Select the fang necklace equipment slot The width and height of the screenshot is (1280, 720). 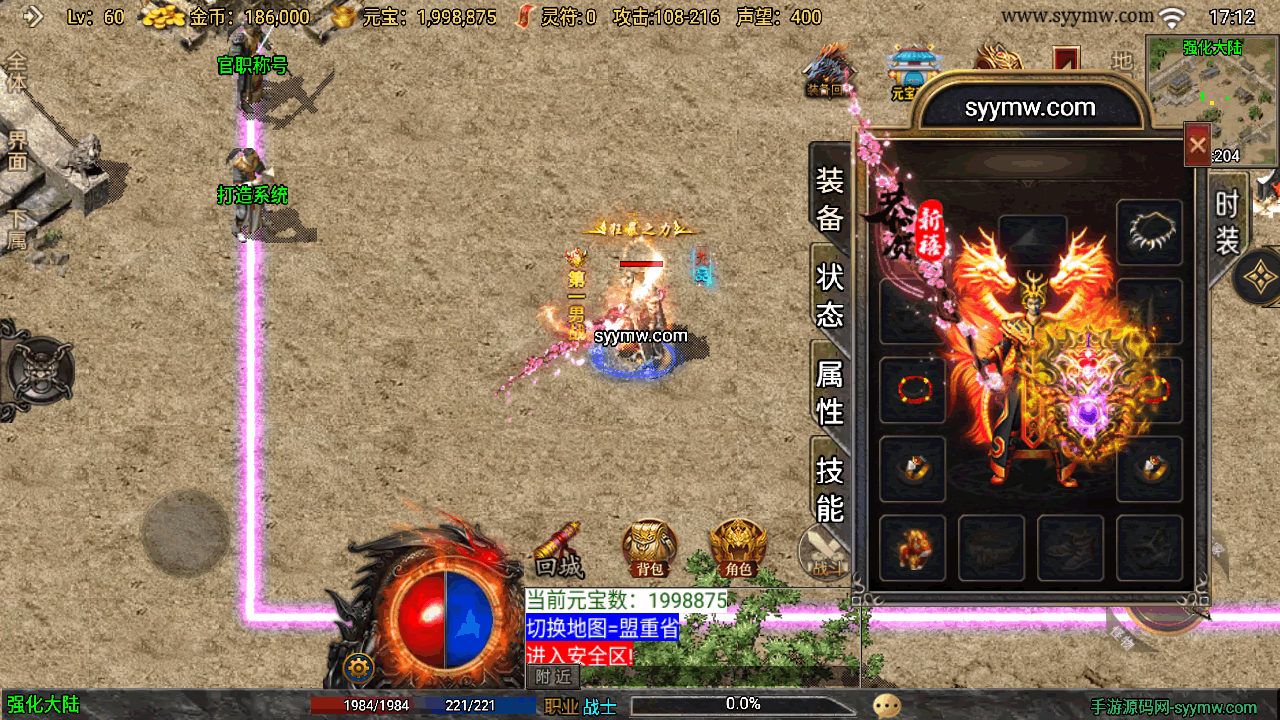point(1149,233)
